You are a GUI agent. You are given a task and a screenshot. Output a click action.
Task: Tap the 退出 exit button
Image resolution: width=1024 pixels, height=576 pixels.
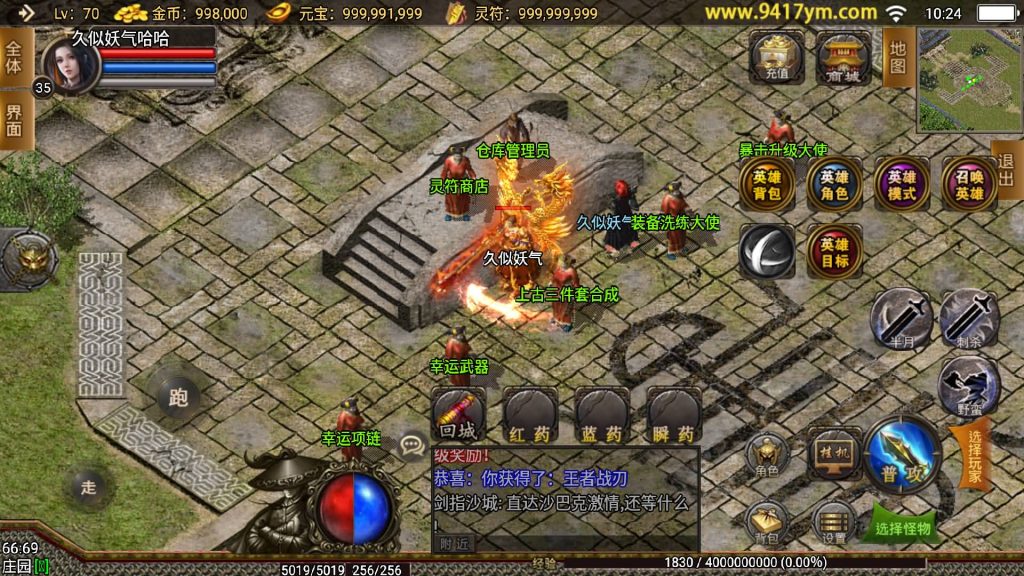click(x=1006, y=170)
